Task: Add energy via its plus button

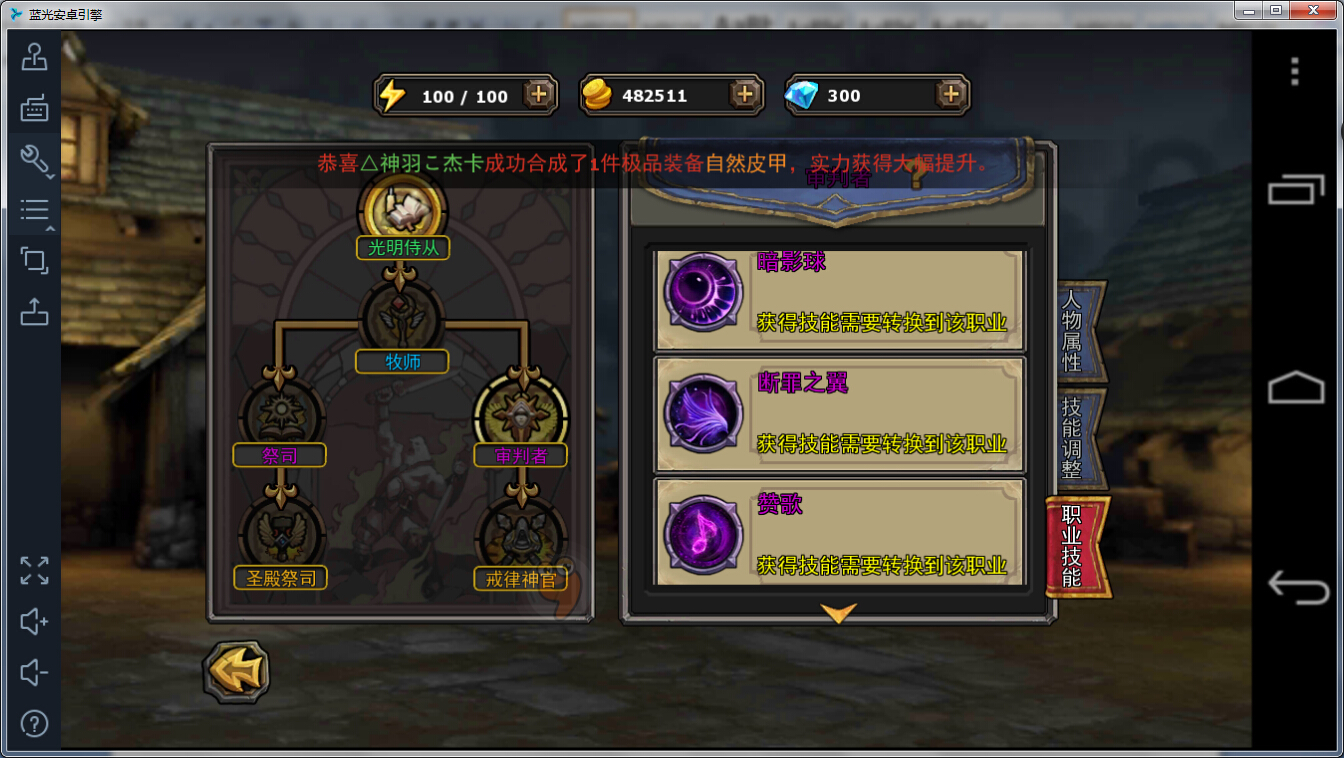Action: point(539,95)
